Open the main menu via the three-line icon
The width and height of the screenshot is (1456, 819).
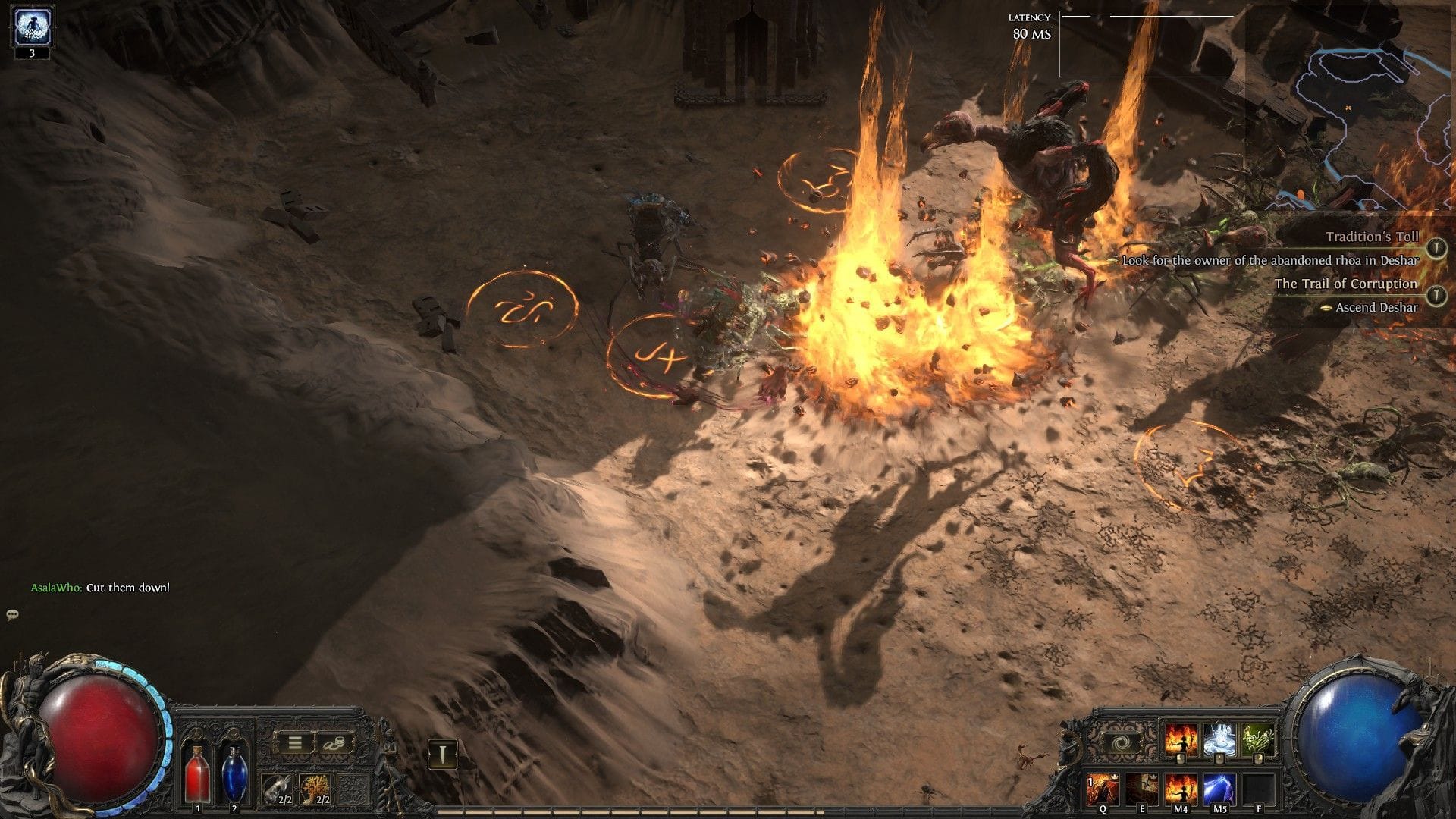point(293,742)
